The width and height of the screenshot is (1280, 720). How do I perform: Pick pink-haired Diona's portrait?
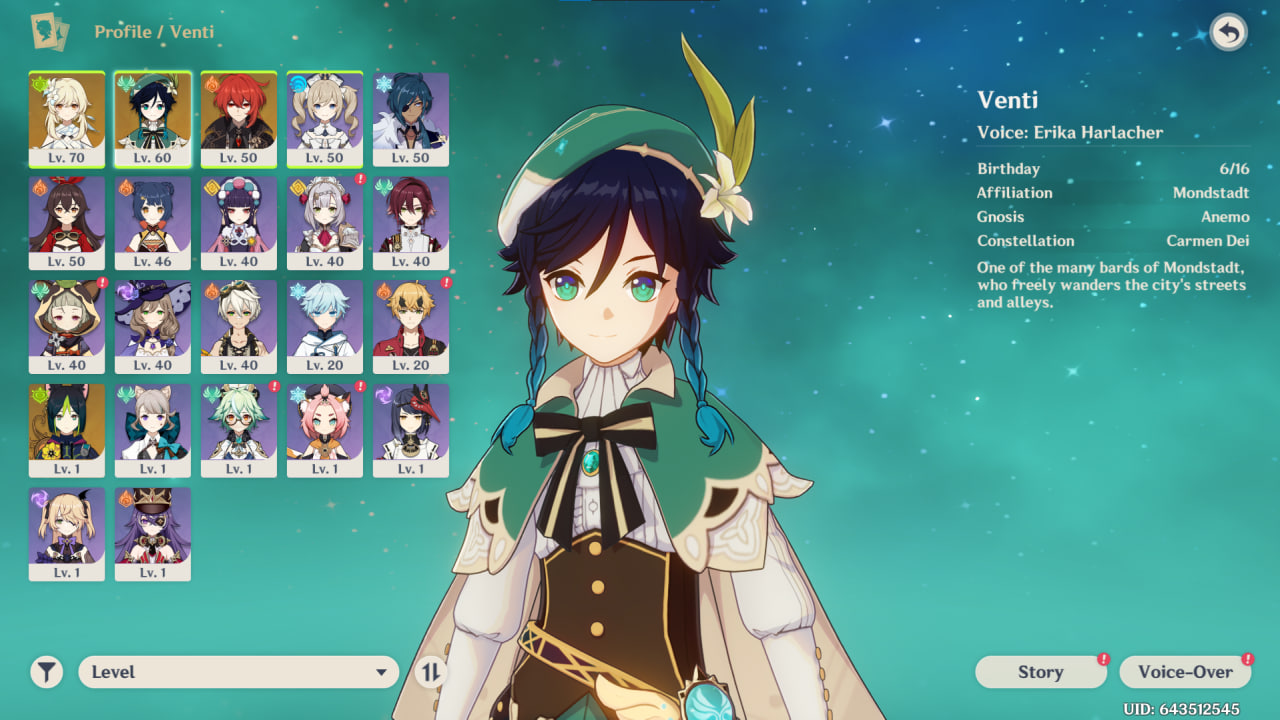[x=325, y=430]
